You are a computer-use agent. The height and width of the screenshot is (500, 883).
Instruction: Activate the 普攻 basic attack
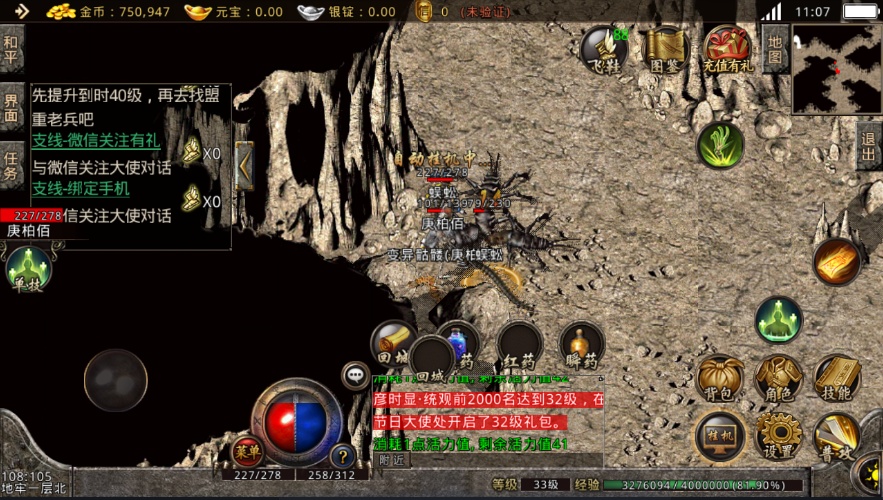(x=837, y=437)
